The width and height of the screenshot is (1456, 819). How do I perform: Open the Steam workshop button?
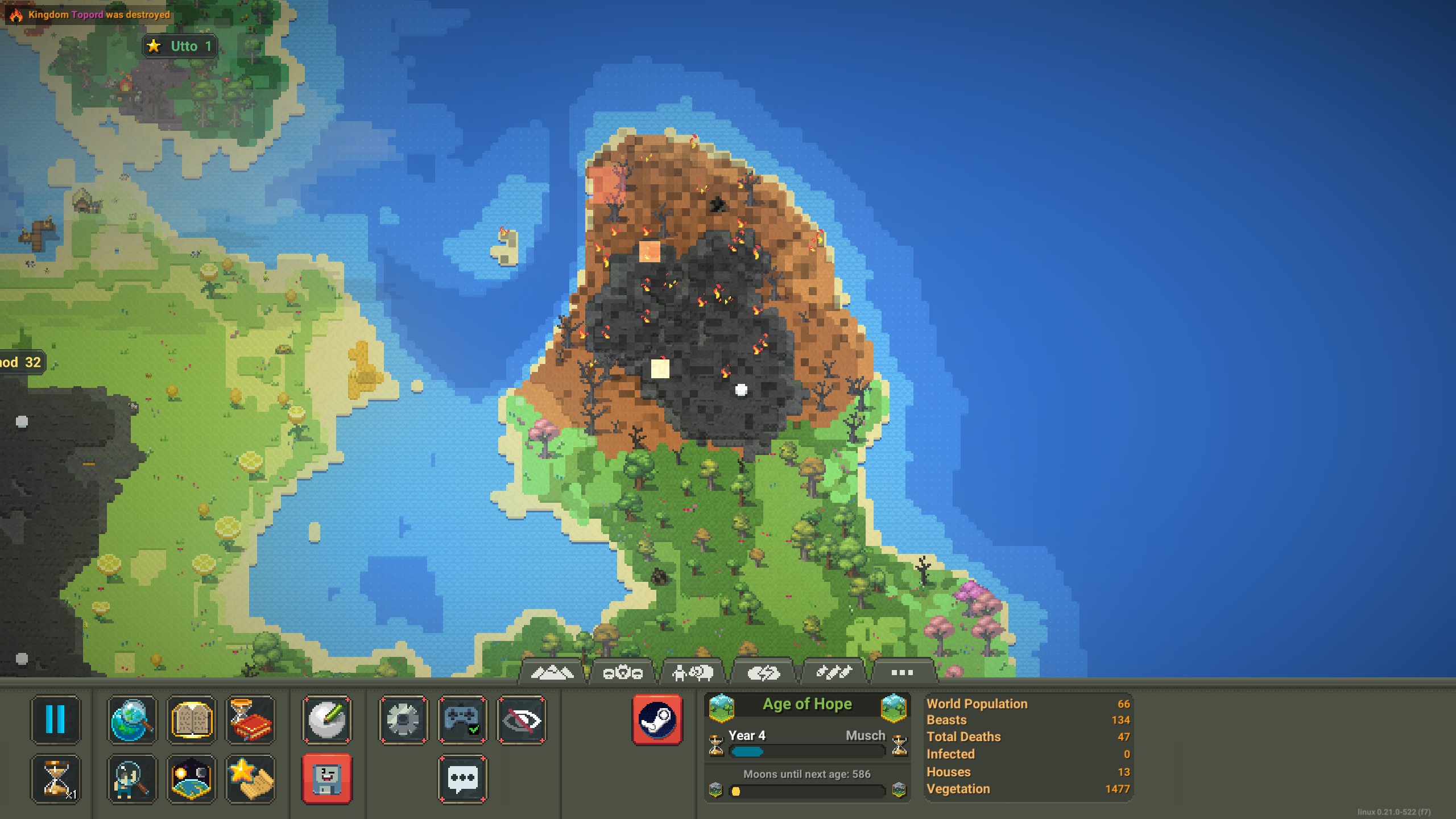pos(657,719)
